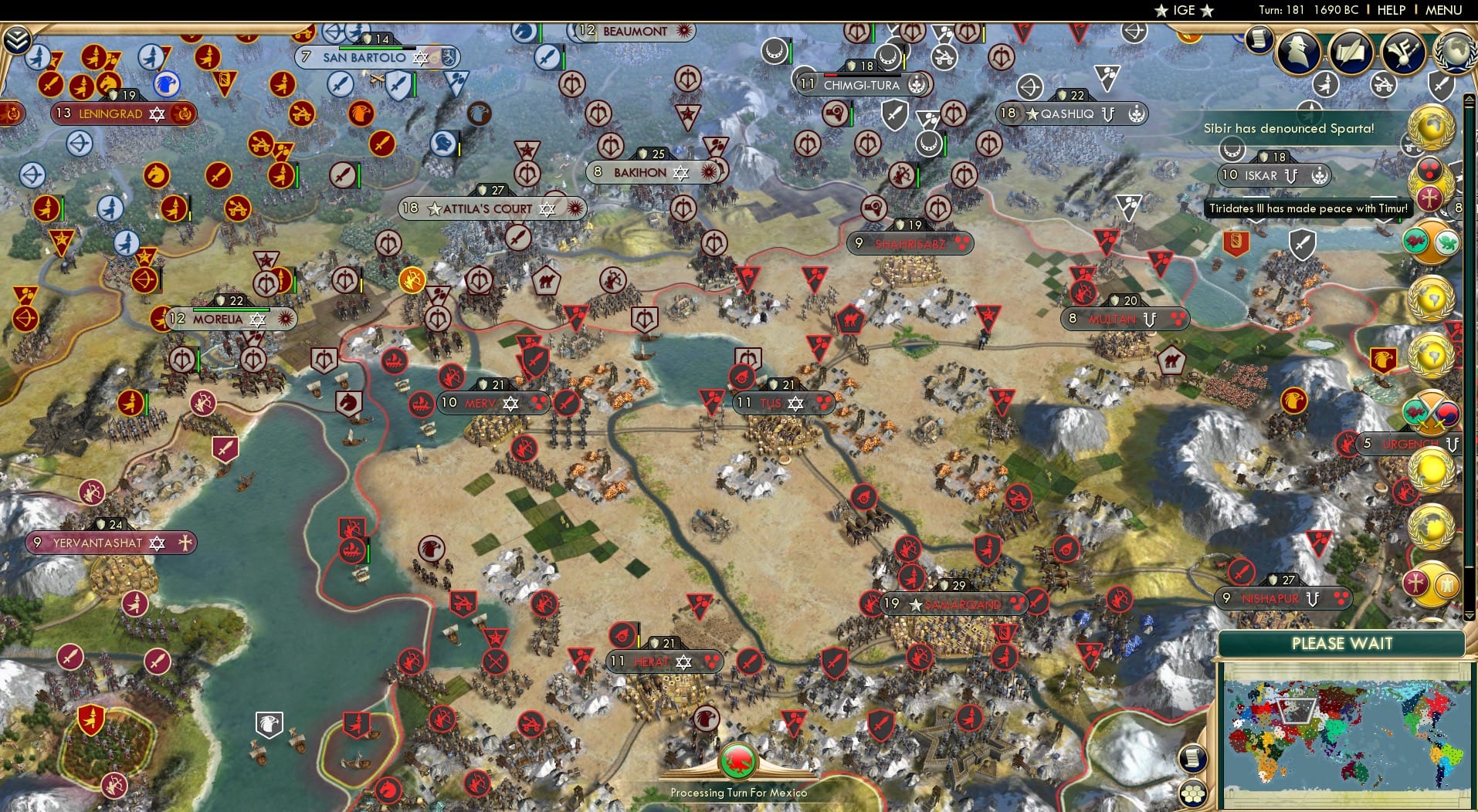
Task: Open the Notification Log scroll icon at top right
Action: pyautogui.click(x=1259, y=39)
